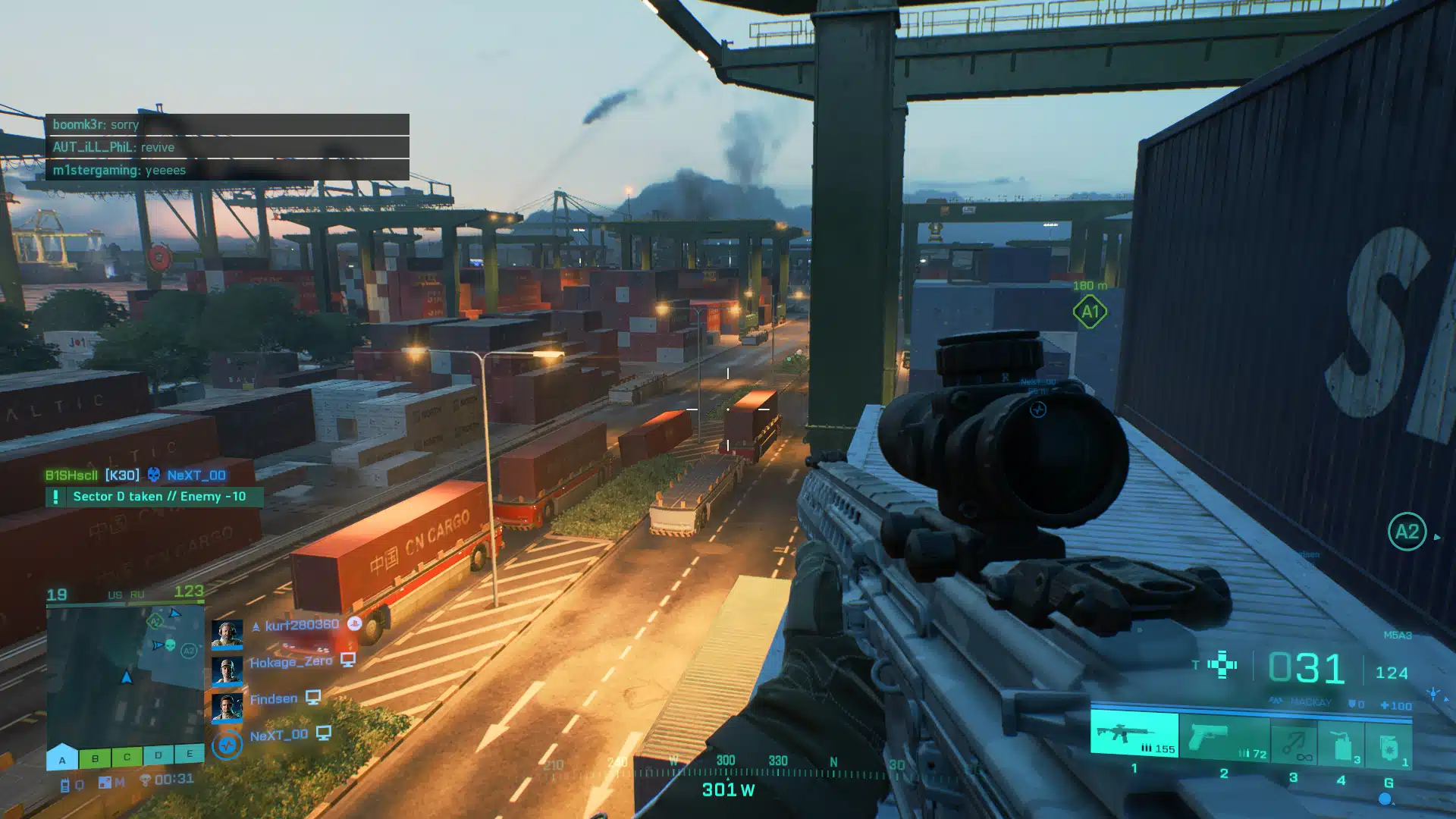Choose squad member Hokage_Zero

click(290, 662)
